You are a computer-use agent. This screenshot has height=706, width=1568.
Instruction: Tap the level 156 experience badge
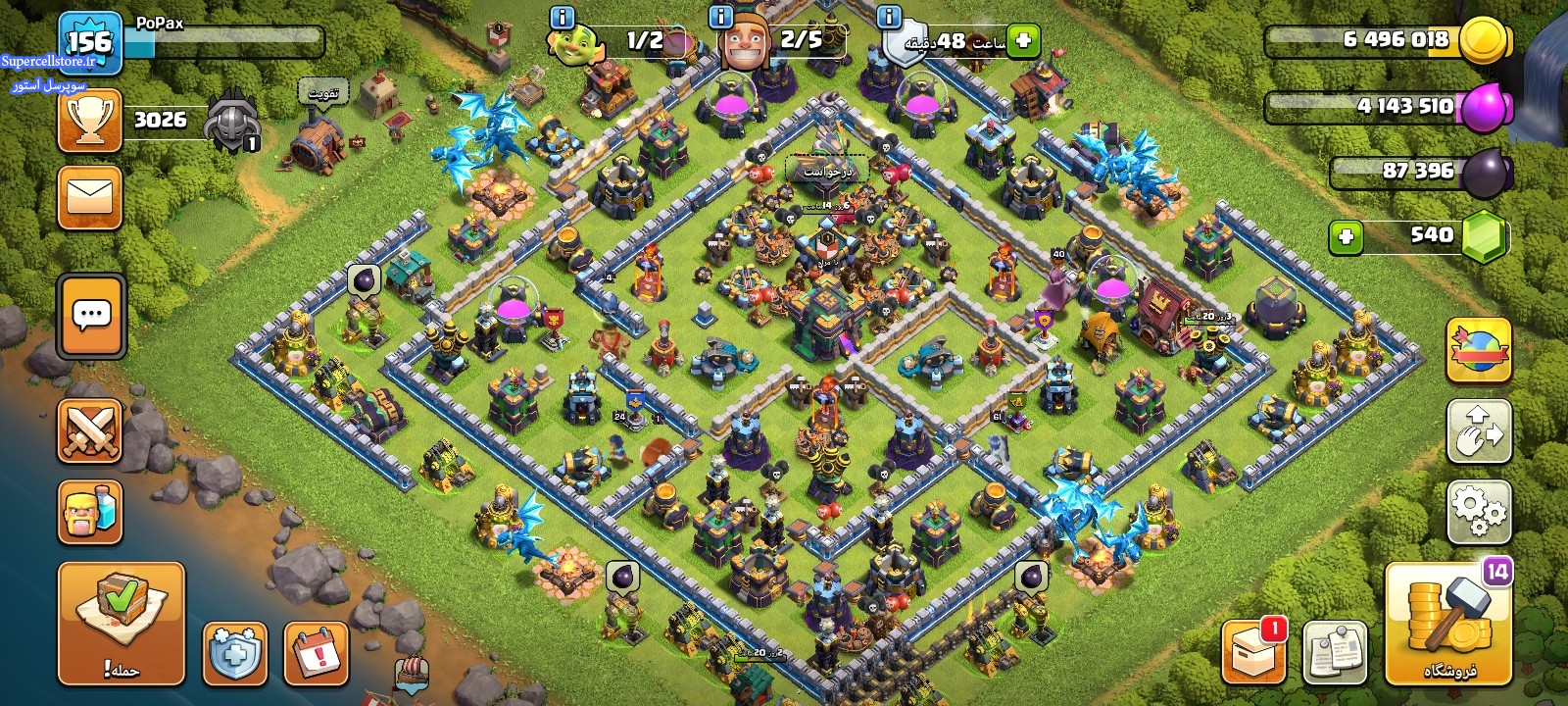pos(90,43)
